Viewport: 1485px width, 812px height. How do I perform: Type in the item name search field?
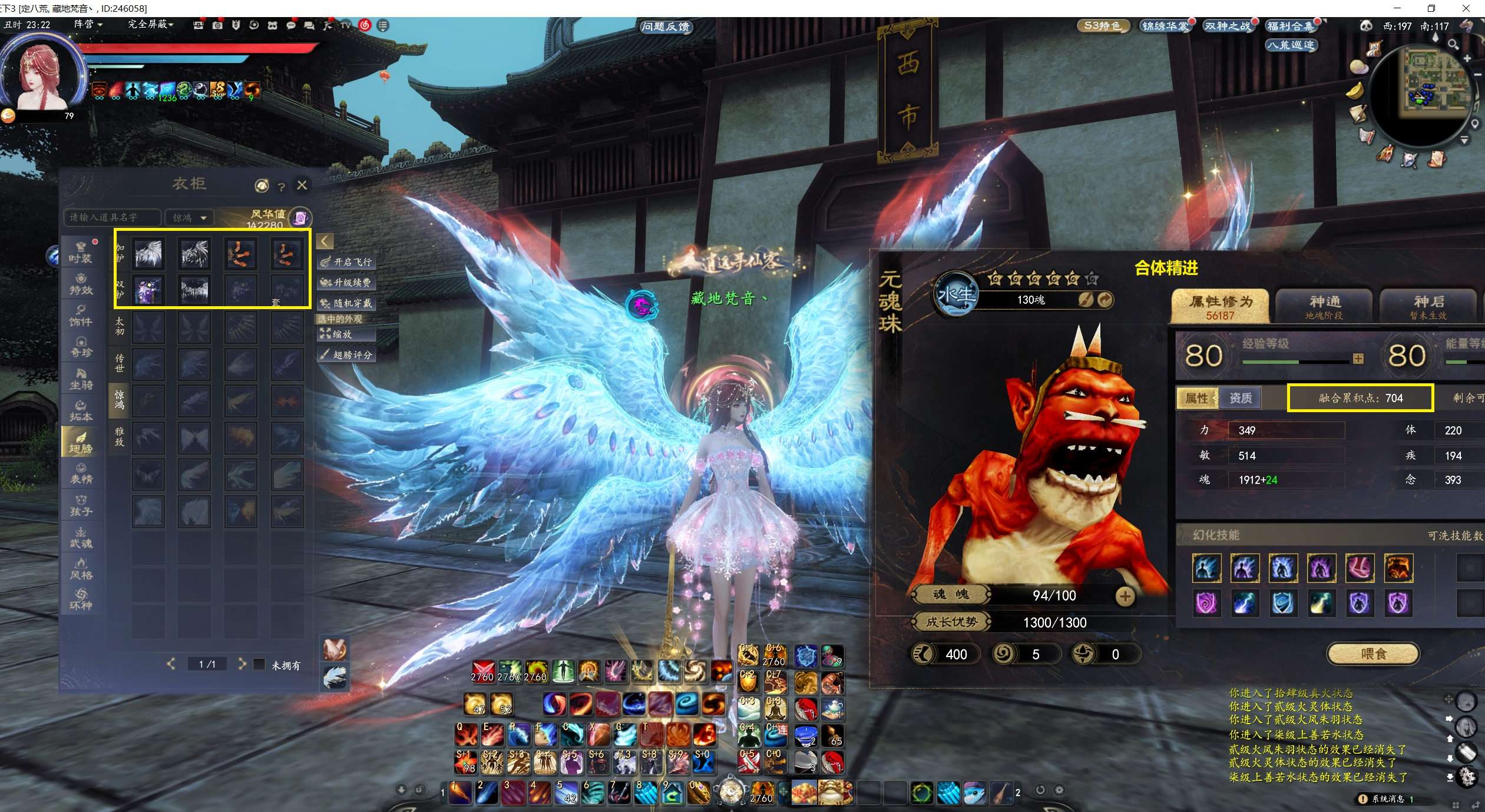pyautogui.click(x=112, y=218)
